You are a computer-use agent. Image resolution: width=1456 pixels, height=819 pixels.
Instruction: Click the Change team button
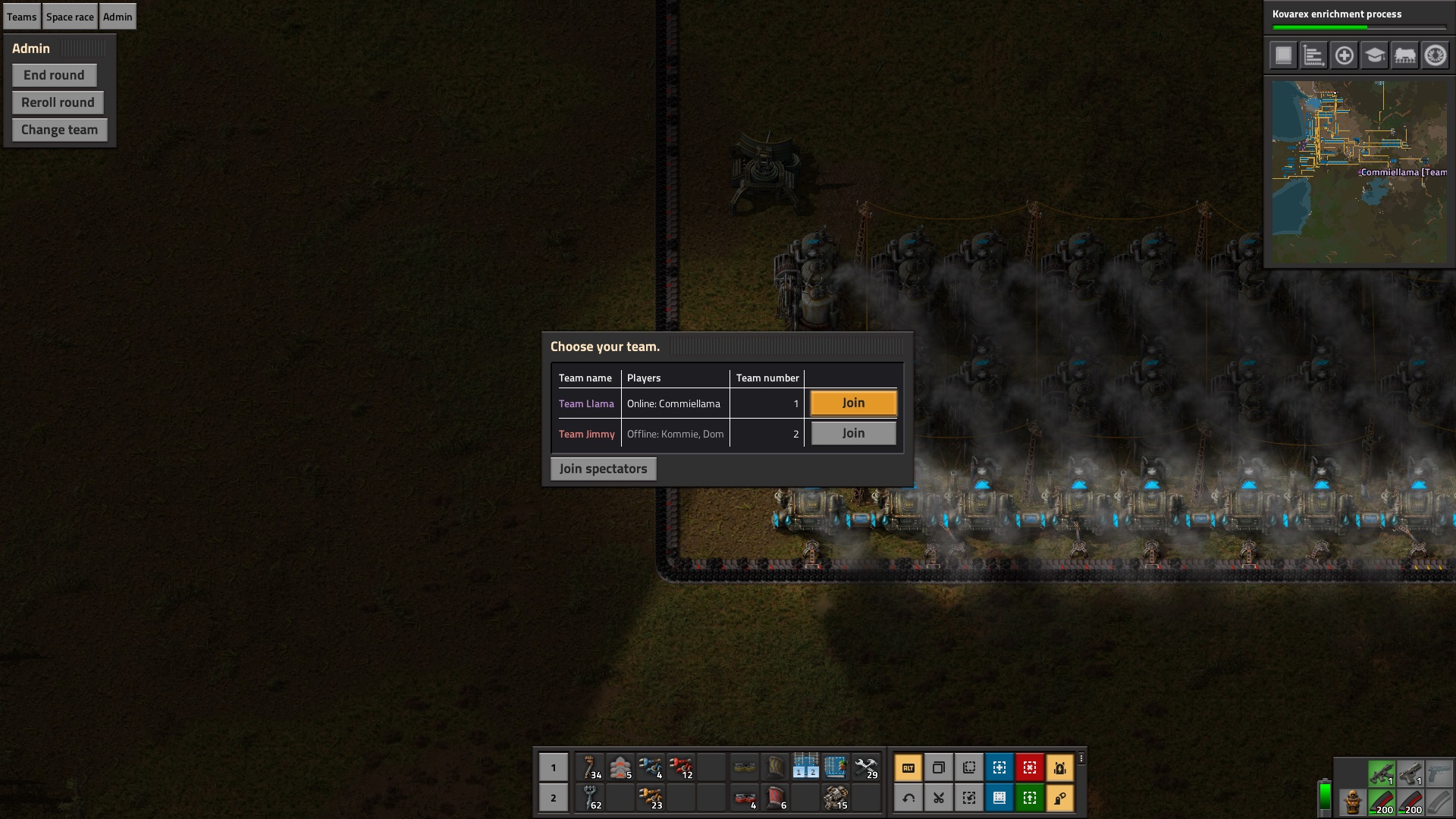(59, 130)
